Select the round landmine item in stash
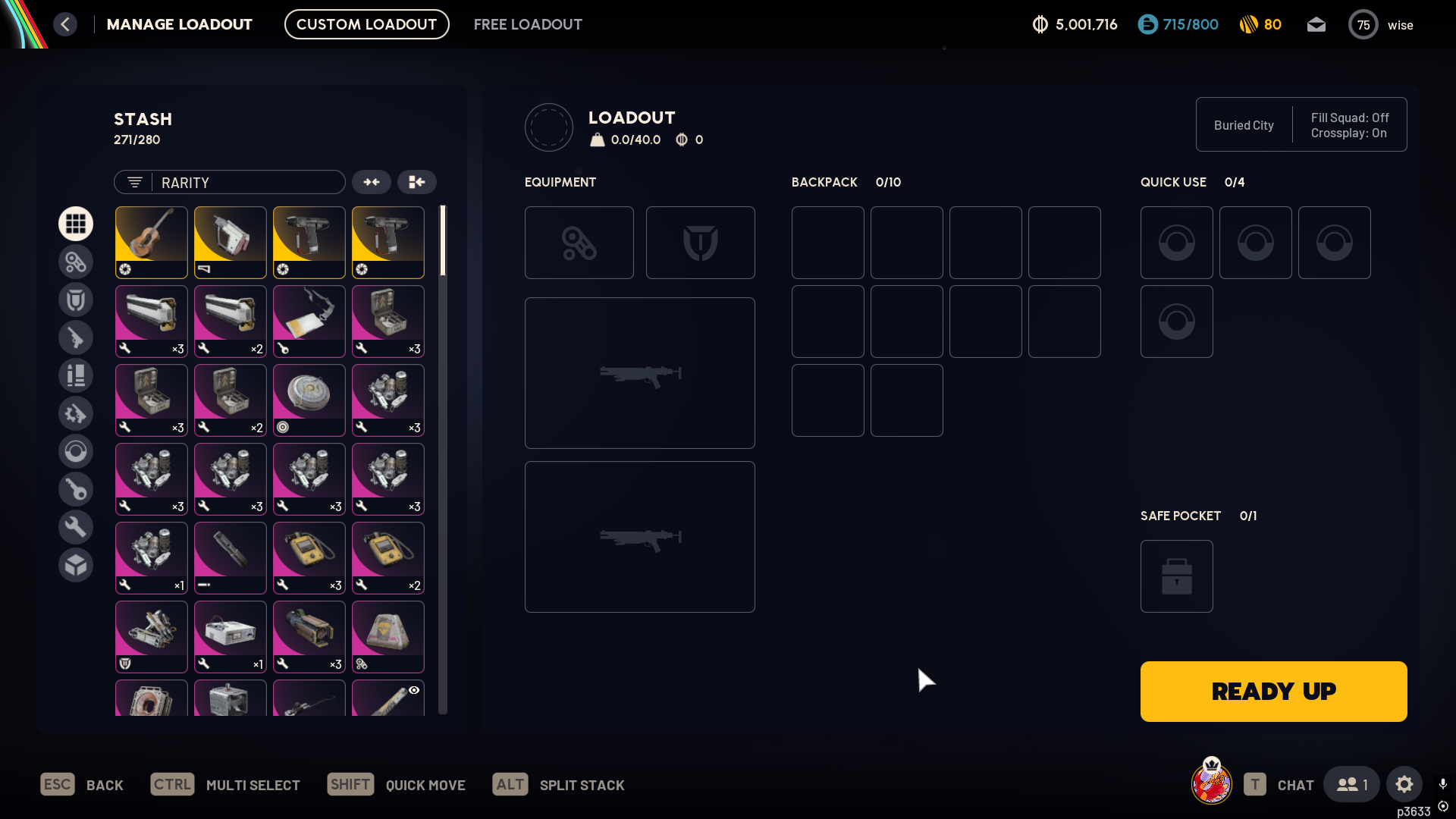1456x819 pixels. [x=309, y=400]
